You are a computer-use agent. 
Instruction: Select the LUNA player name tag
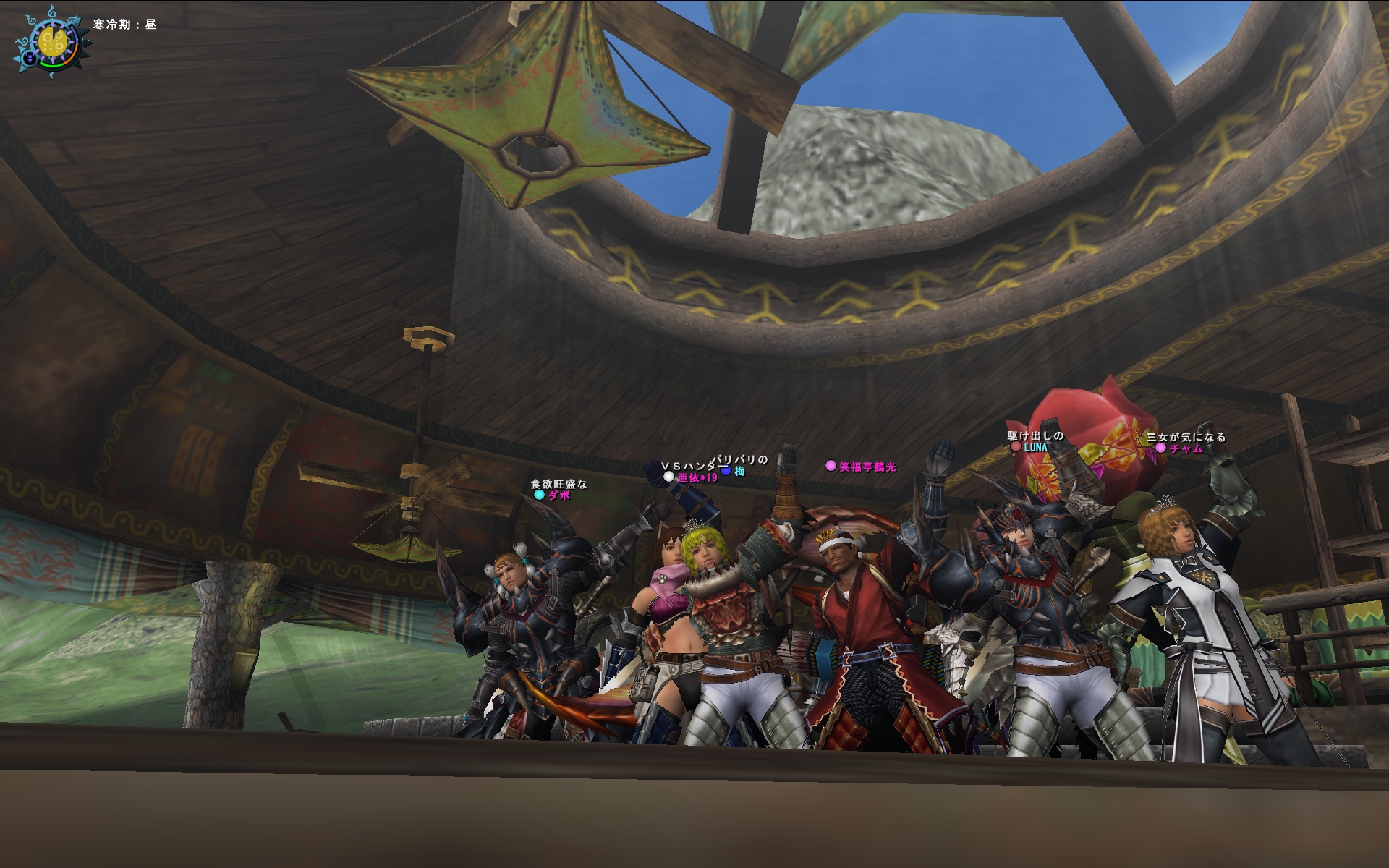[x=1035, y=448]
